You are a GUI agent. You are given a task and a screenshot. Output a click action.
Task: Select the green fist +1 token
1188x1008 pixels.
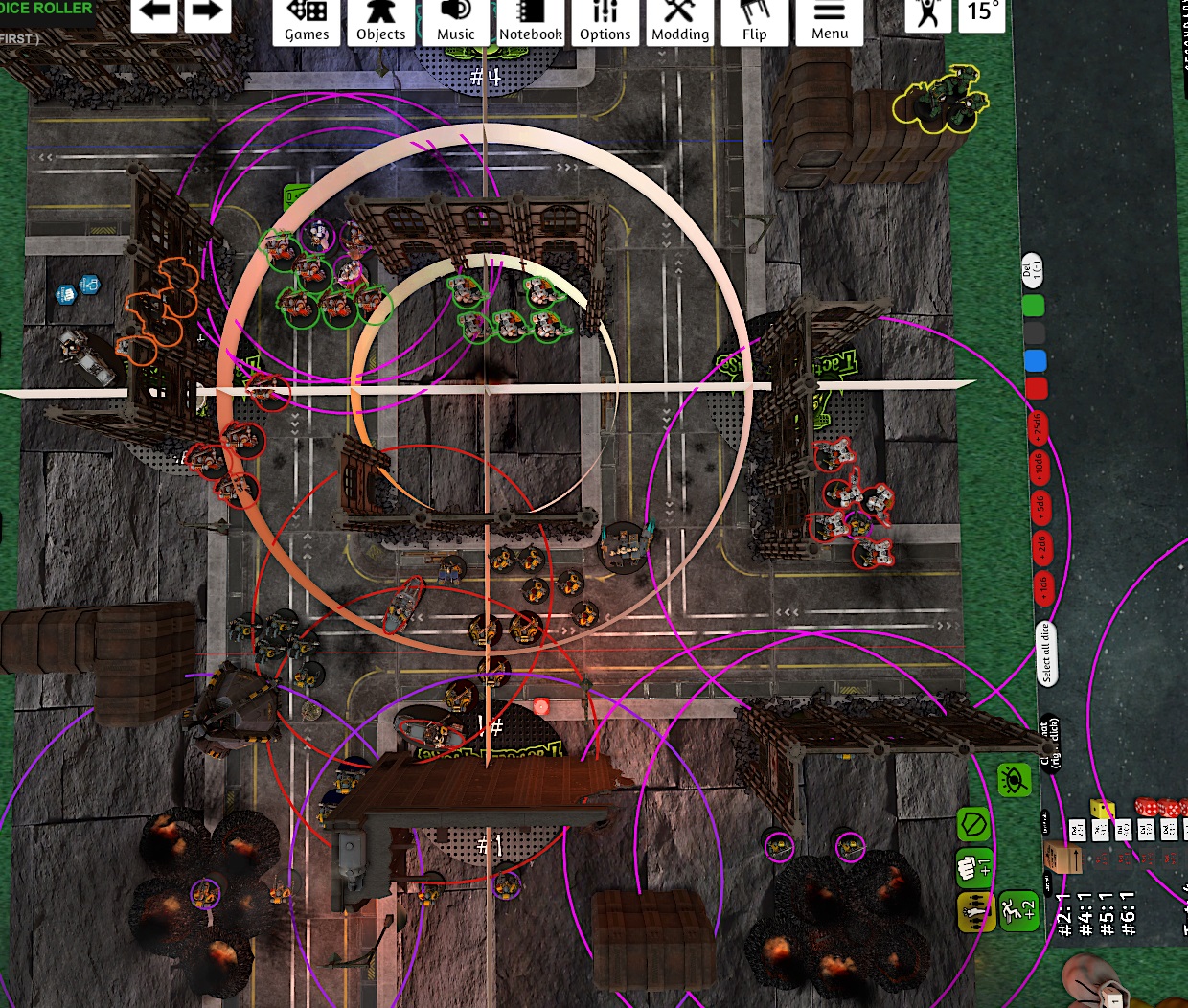973,867
